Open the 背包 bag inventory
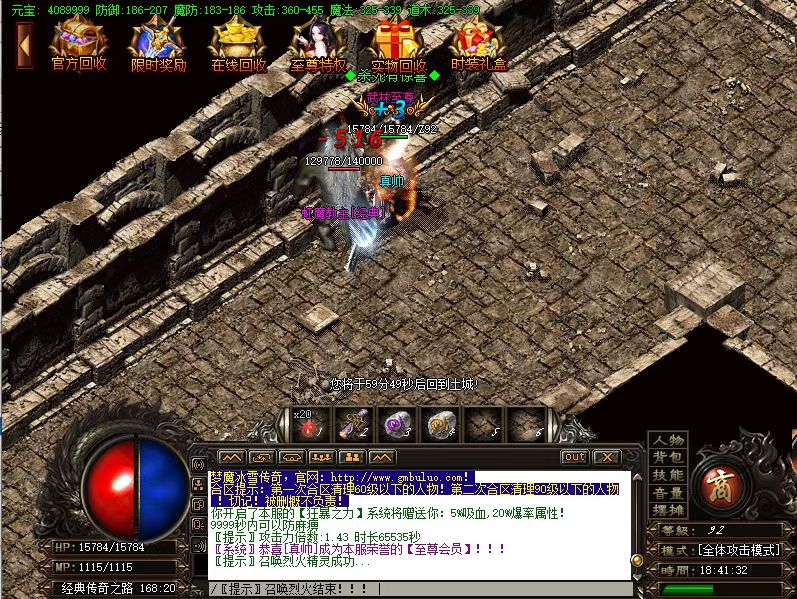 pos(668,458)
